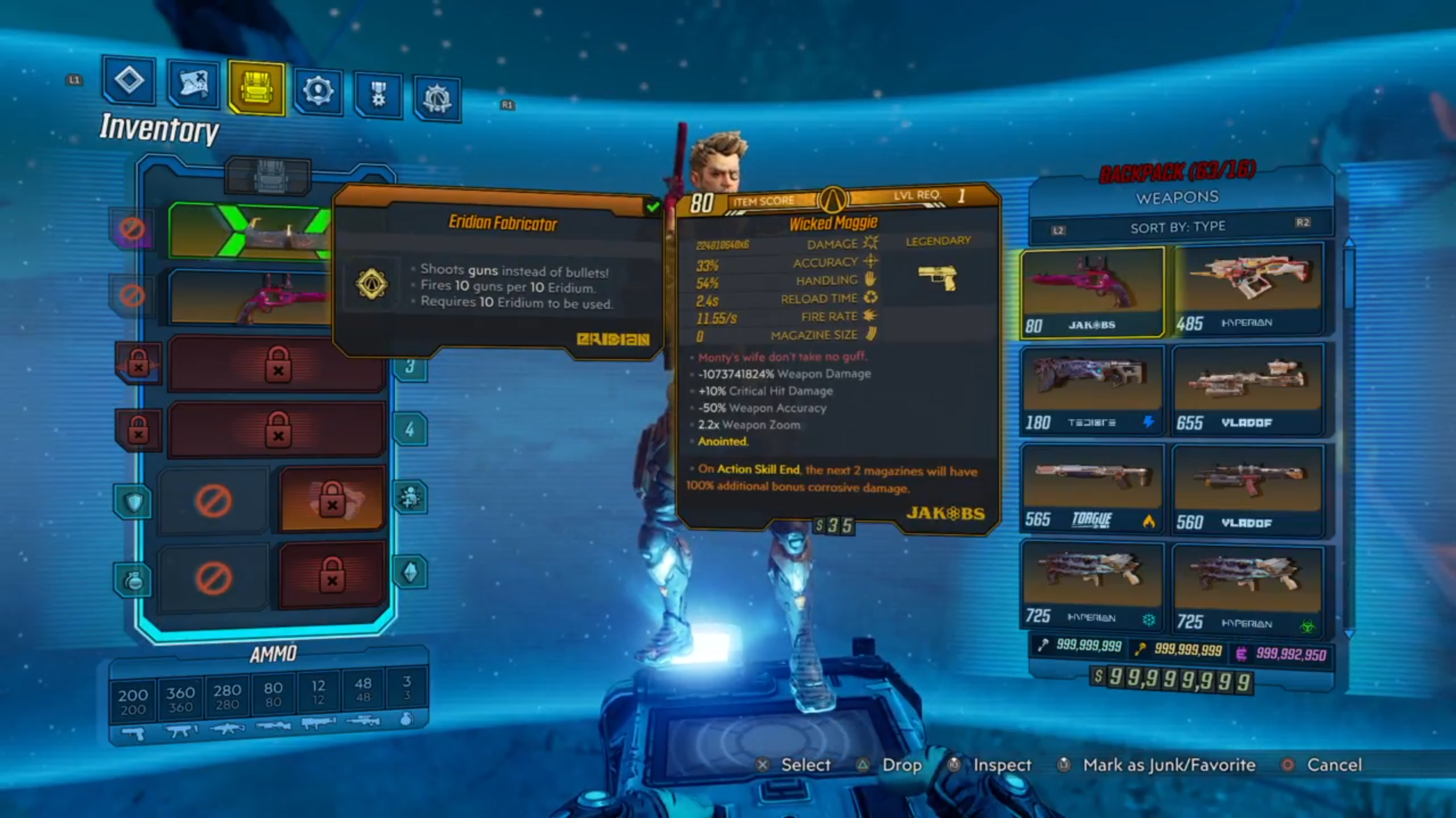
Task: Open the Mayhem mode gear tab
Action: 437,98
